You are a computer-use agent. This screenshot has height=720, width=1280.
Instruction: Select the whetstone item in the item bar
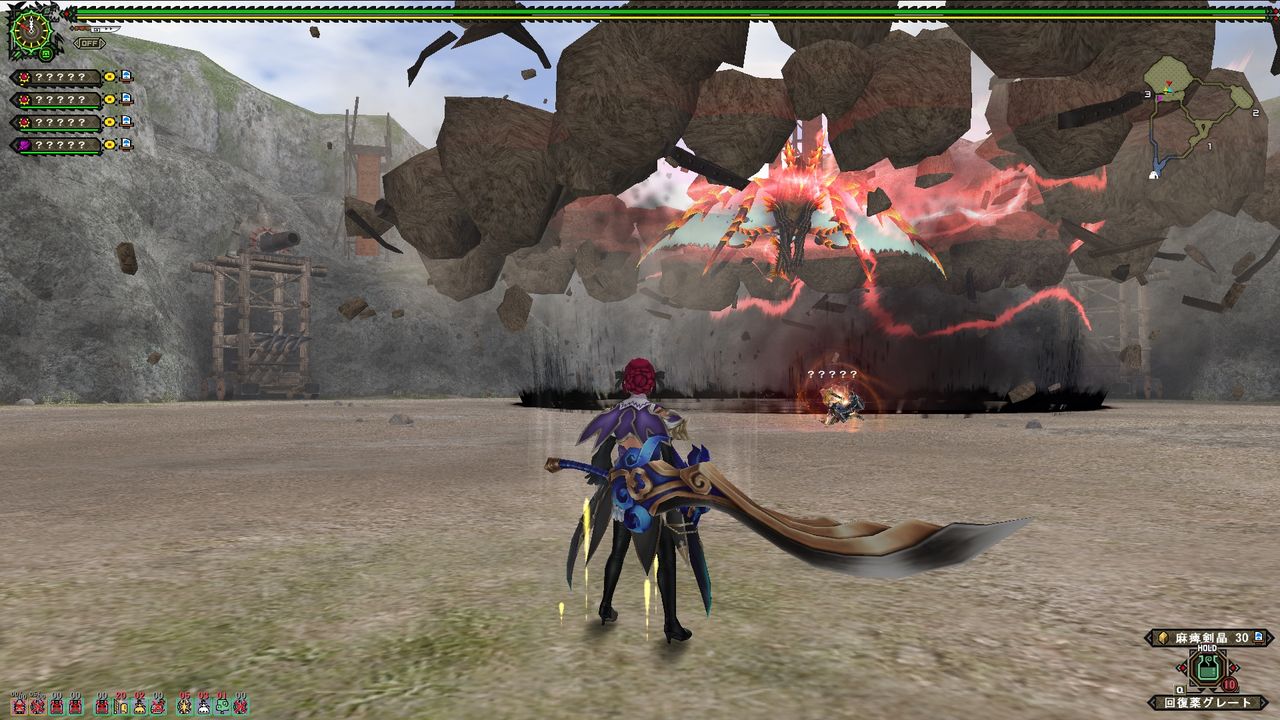tap(121, 705)
